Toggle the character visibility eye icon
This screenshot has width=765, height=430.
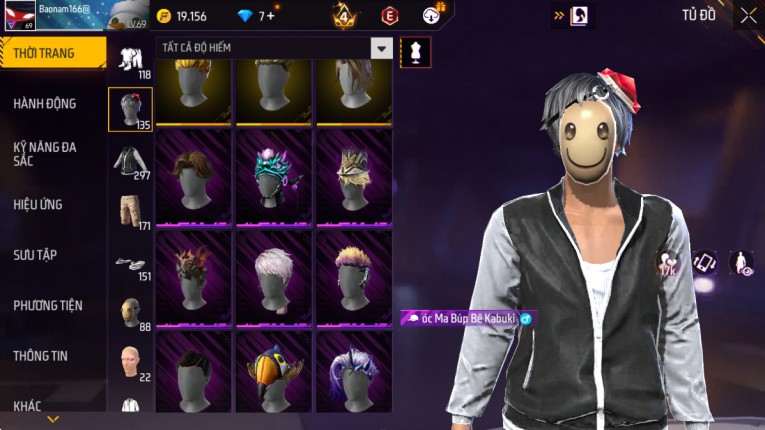point(741,263)
